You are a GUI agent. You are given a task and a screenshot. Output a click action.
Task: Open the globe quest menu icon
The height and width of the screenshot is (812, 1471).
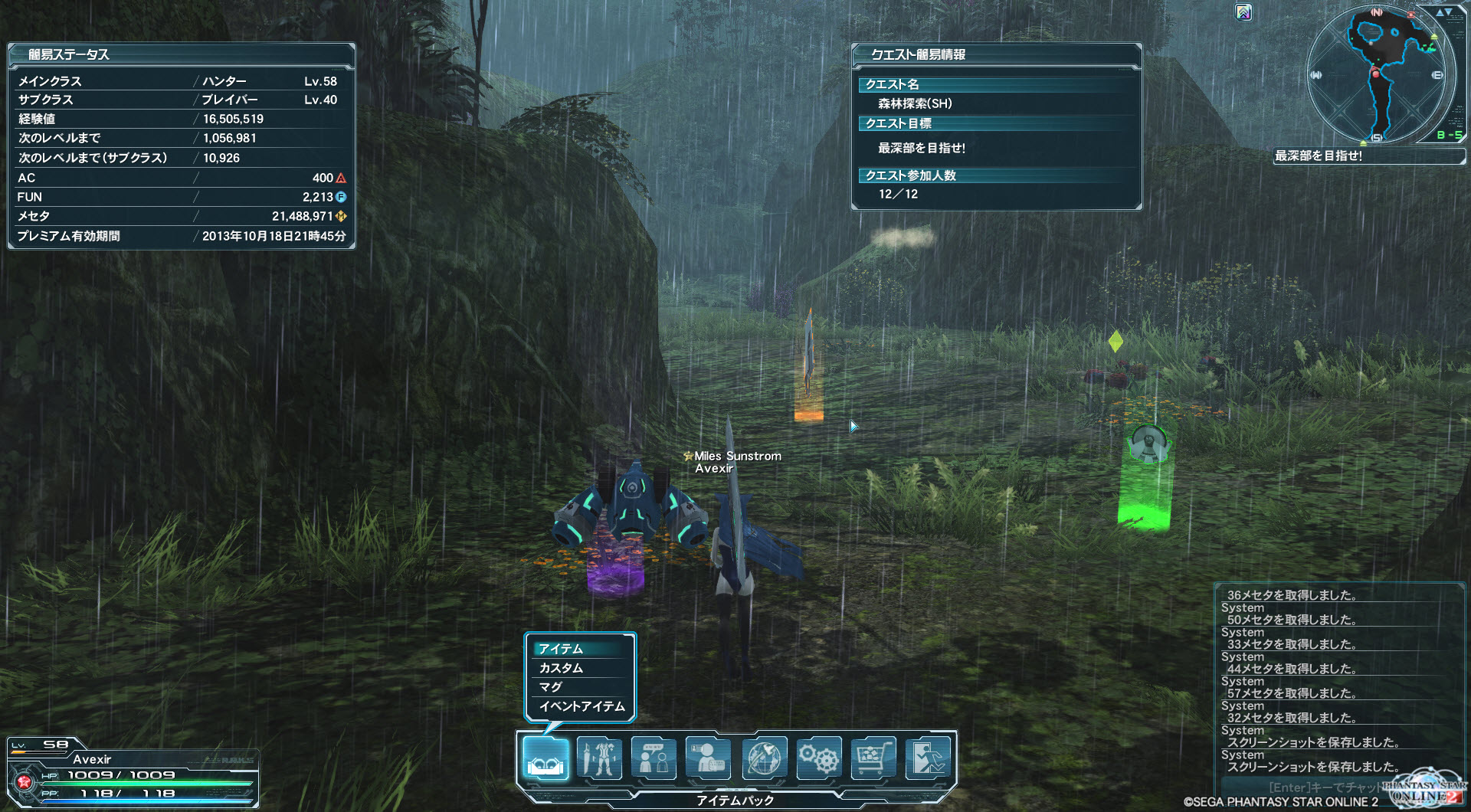[764, 758]
